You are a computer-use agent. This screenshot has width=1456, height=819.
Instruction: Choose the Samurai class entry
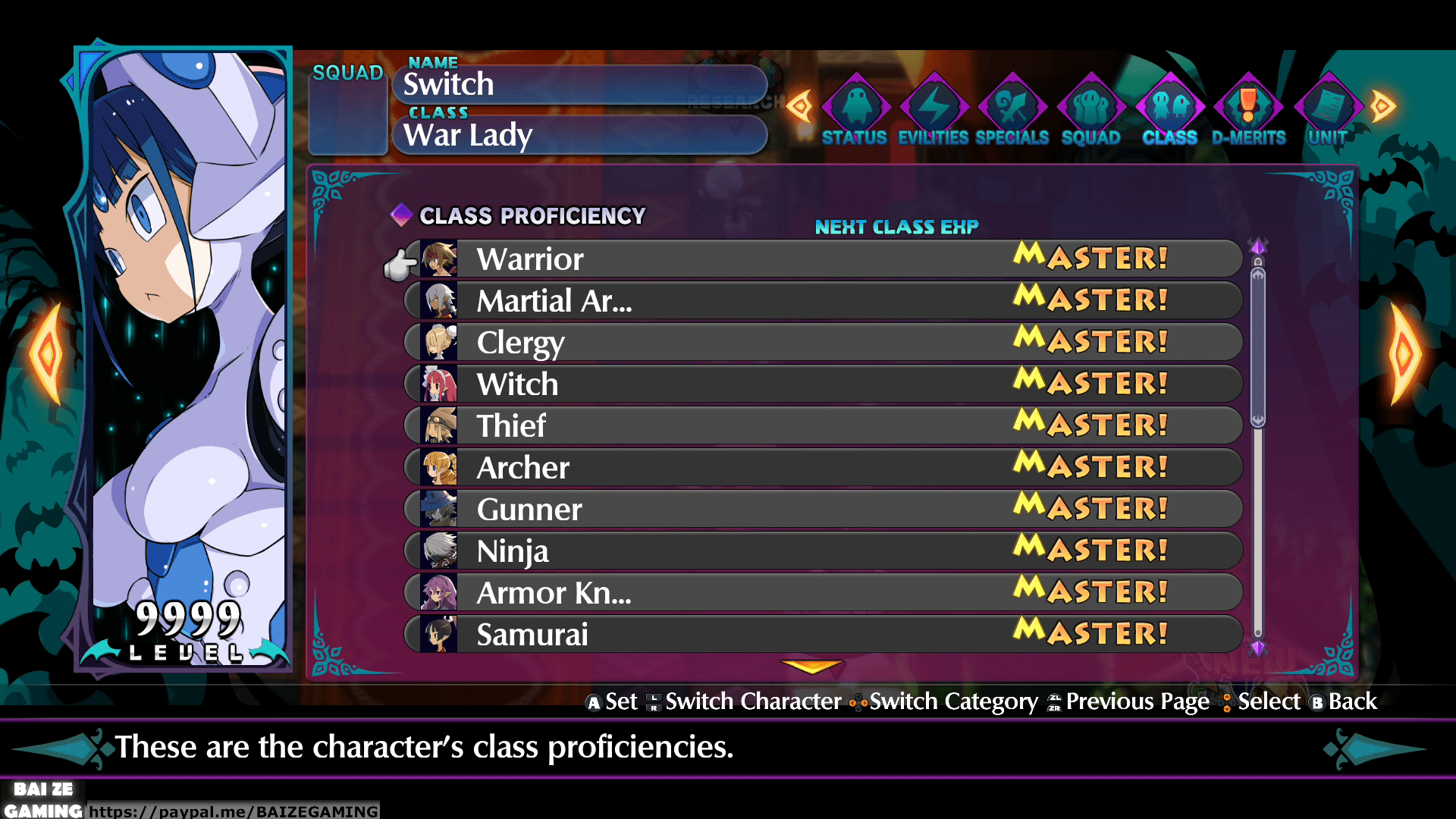[823, 635]
